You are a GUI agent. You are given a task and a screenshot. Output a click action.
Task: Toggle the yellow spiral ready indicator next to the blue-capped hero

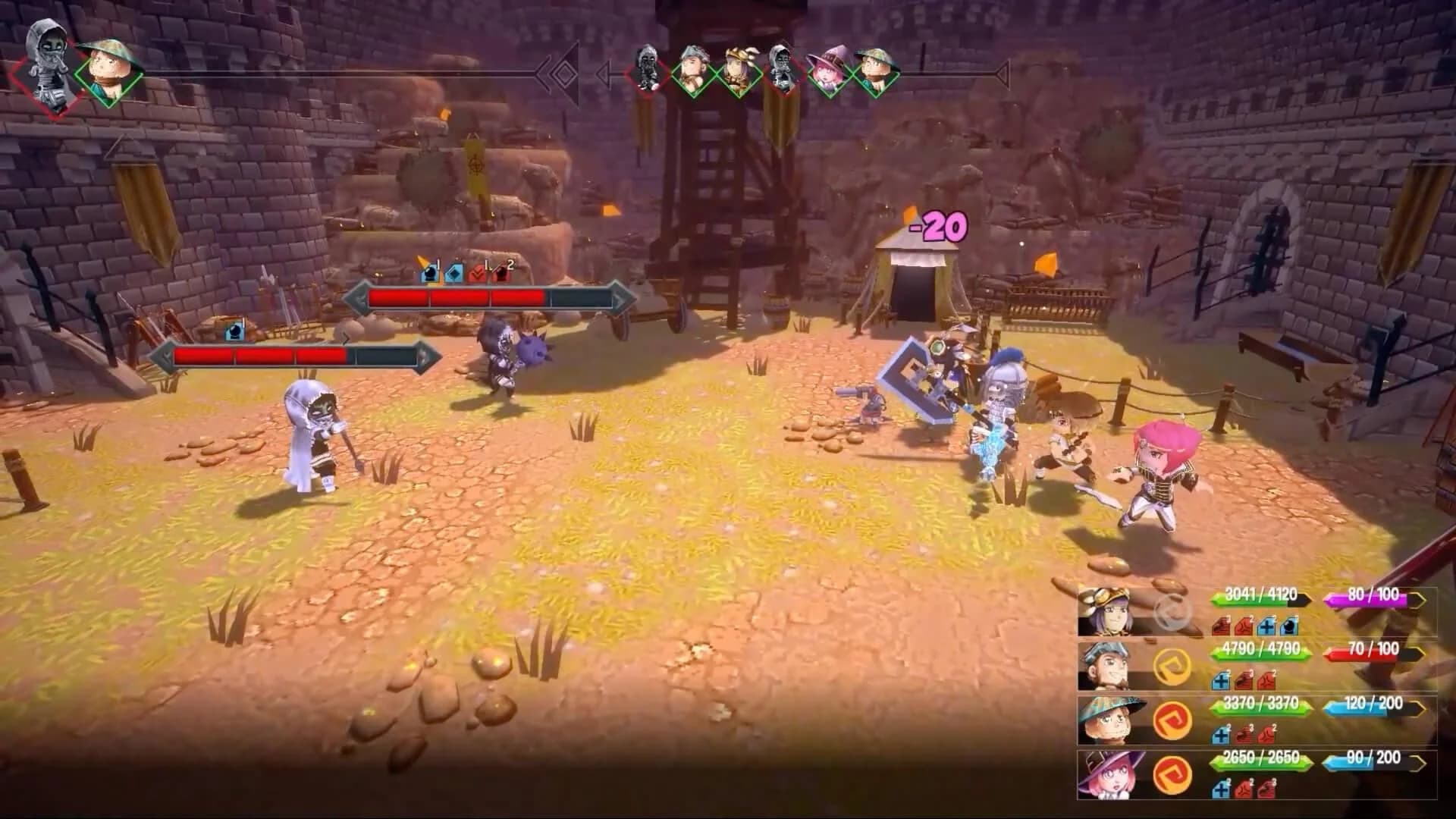(x=1170, y=667)
